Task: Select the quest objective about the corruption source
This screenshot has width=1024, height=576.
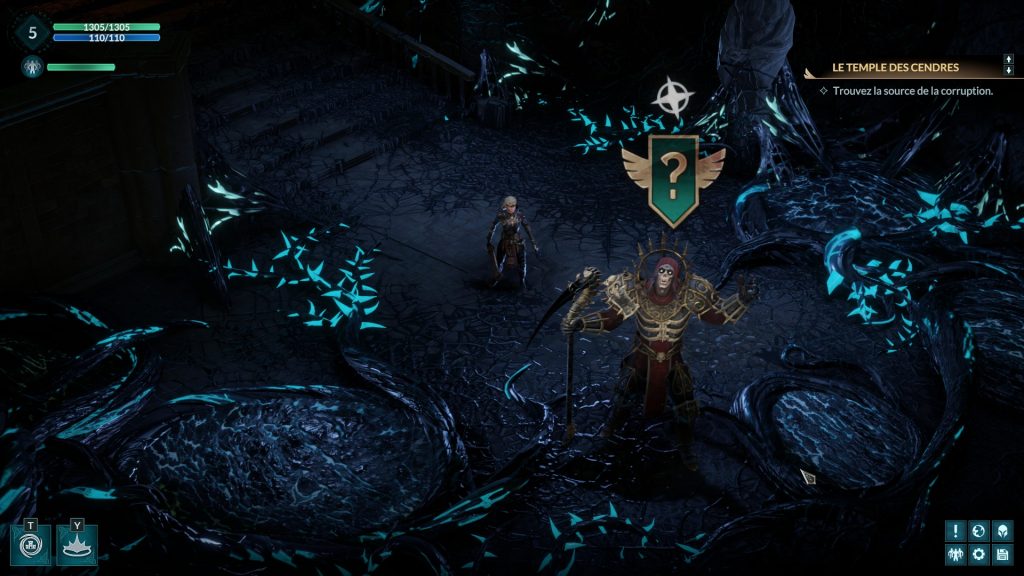Action: click(912, 90)
